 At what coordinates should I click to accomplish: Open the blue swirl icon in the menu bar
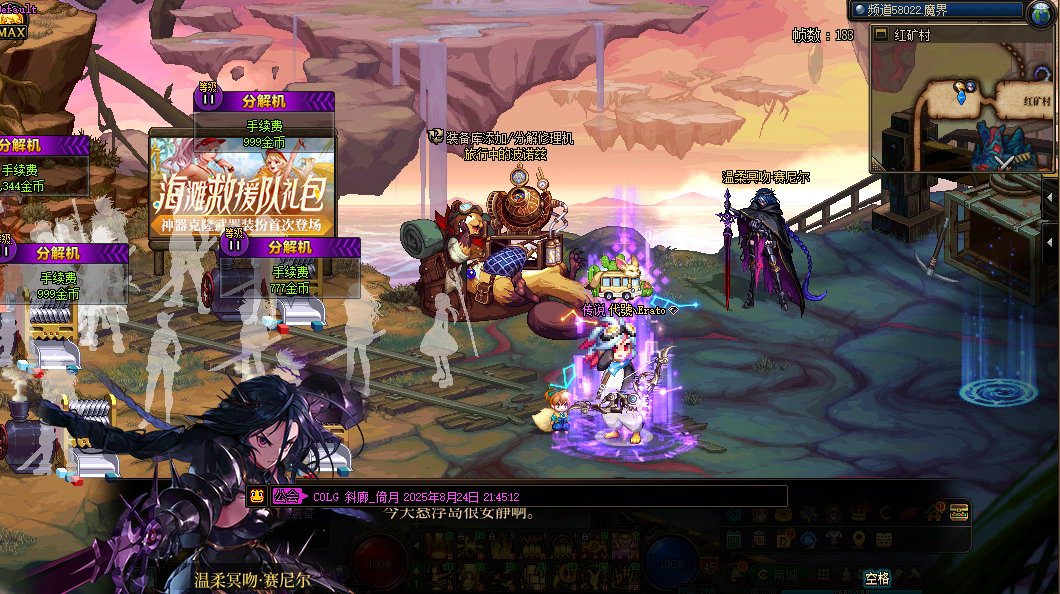(x=808, y=540)
